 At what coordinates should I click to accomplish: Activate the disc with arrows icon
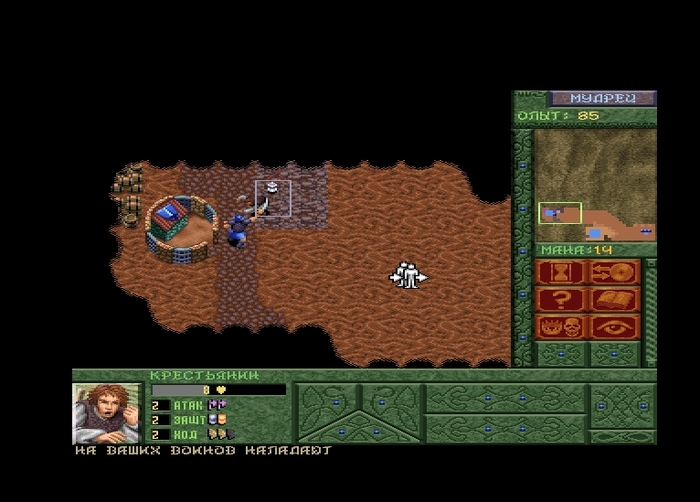tap(614, 272)
